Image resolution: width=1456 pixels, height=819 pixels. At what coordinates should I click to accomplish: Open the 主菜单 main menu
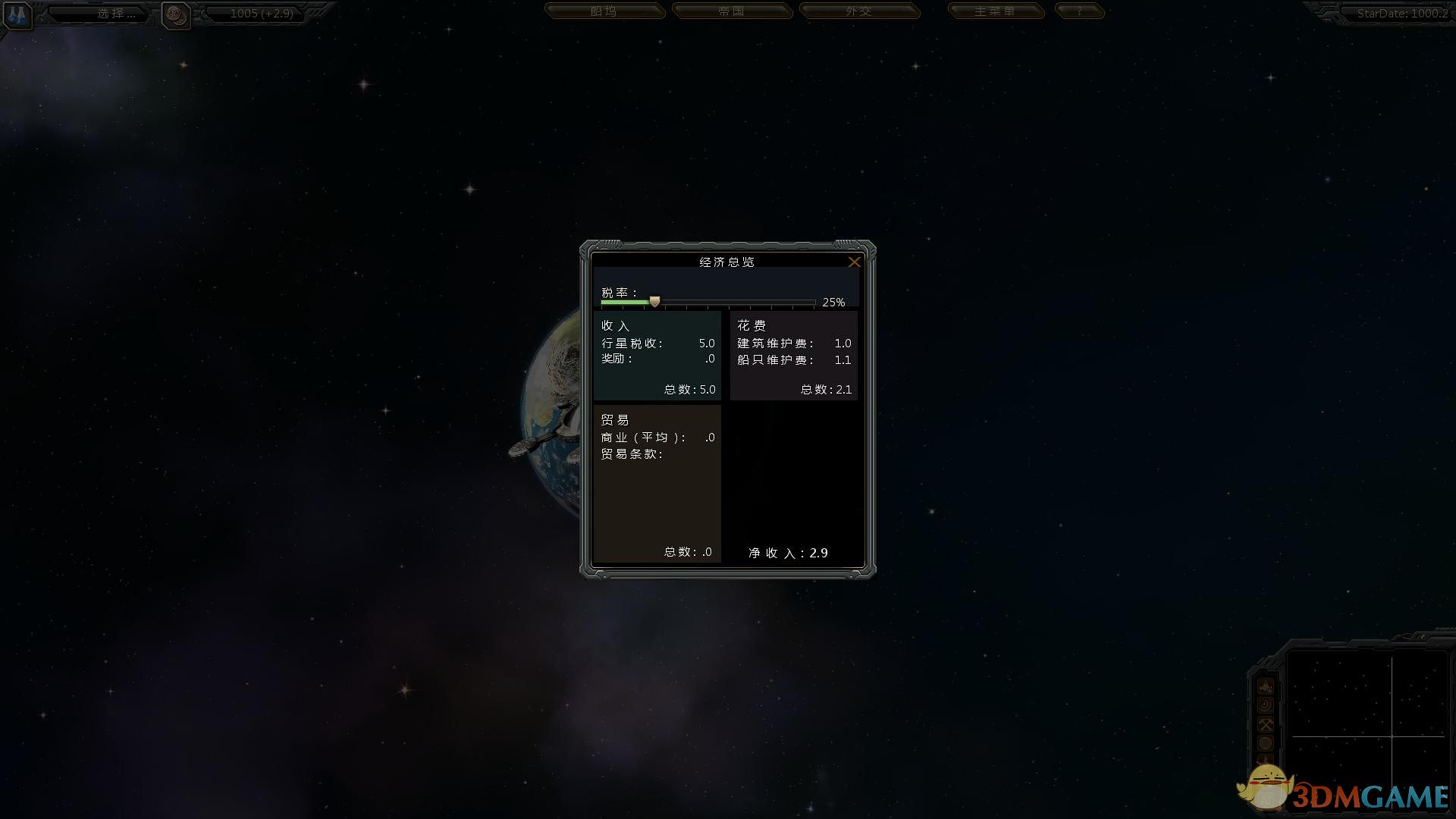click(996, 11)
